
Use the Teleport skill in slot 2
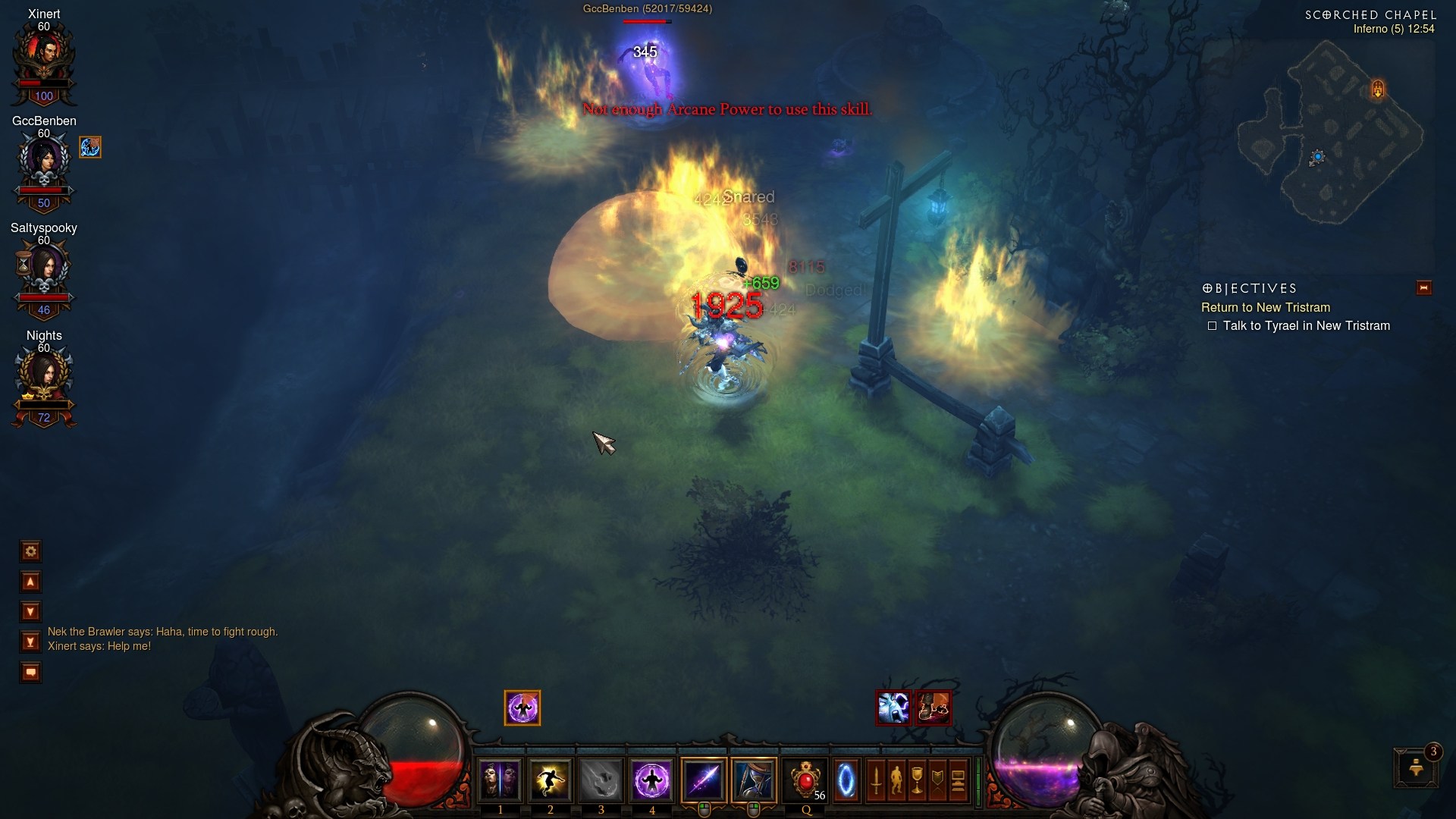(550, 780)
